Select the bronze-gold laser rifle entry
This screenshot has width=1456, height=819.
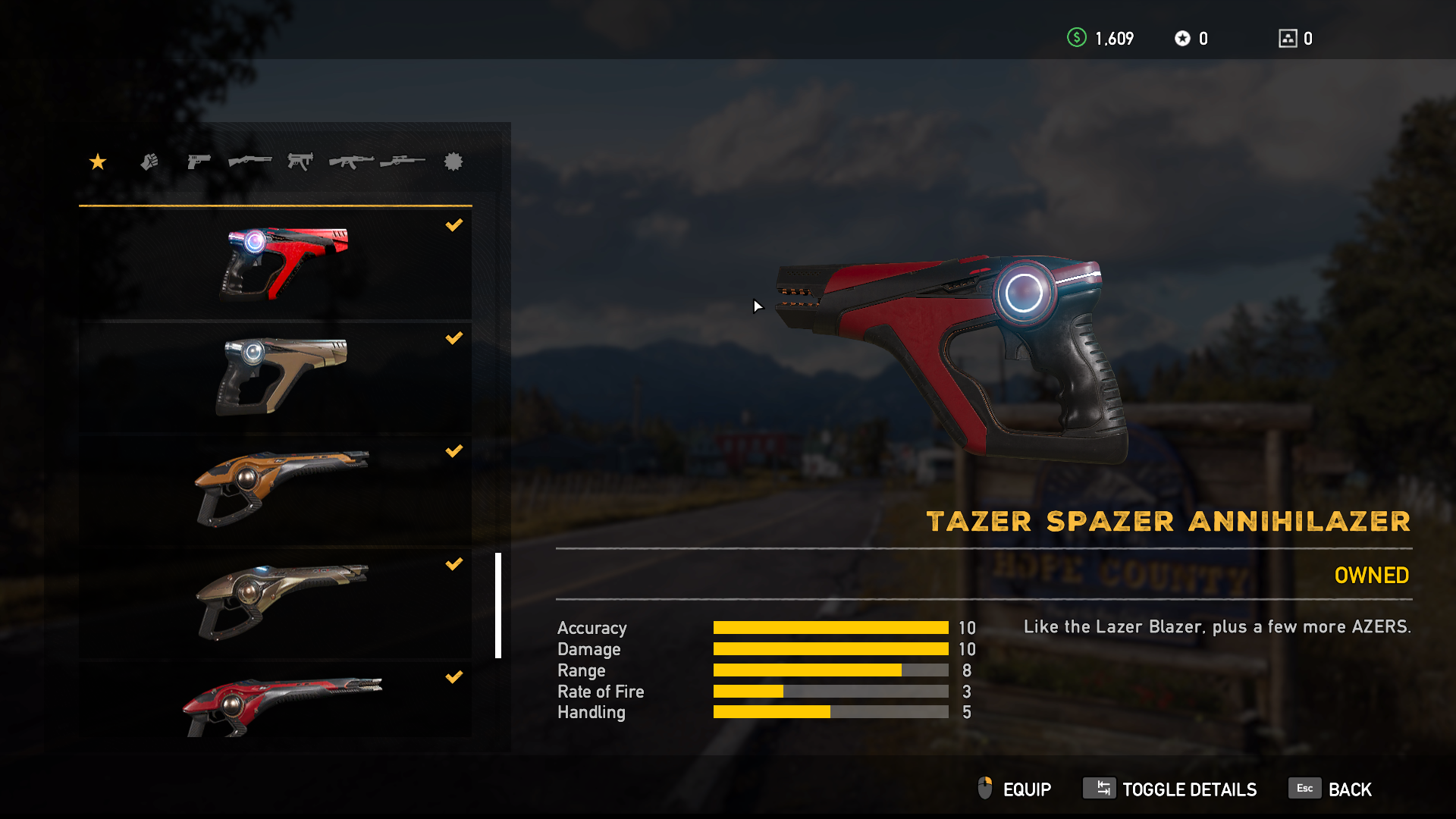276,602
